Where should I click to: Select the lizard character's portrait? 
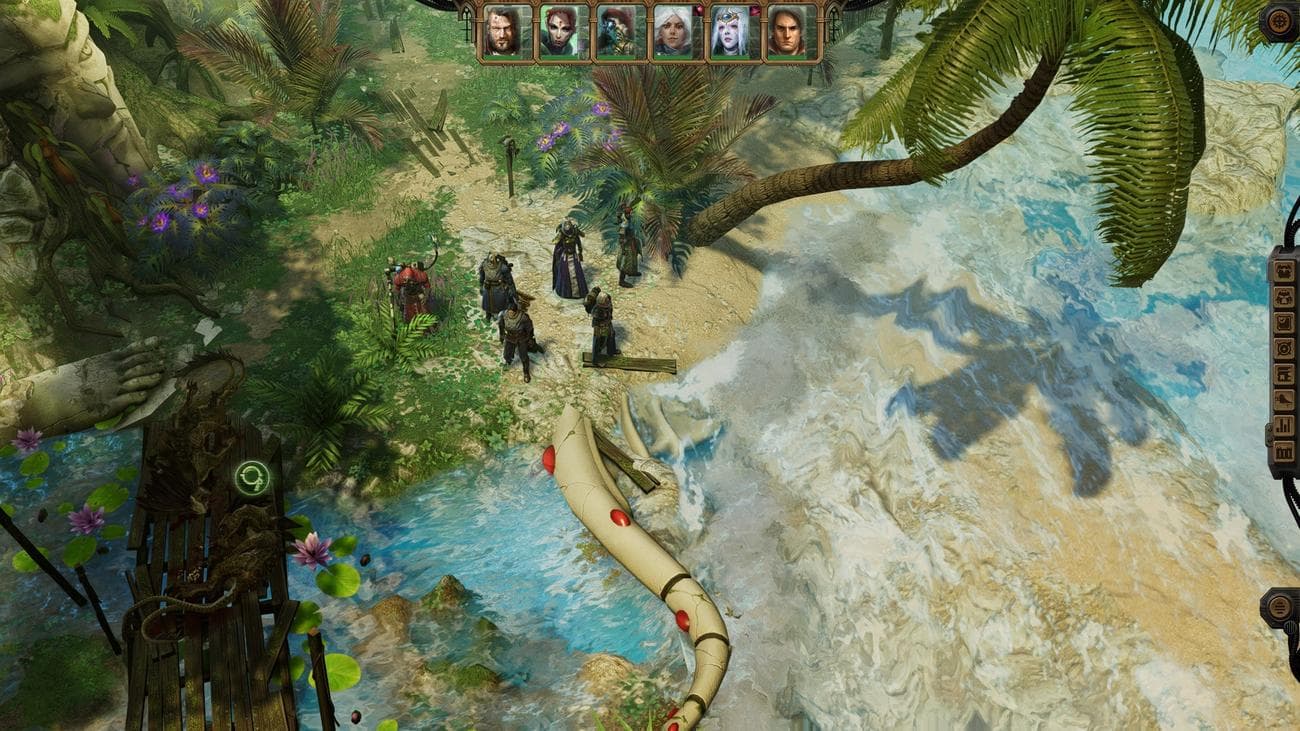coord(614,29)
